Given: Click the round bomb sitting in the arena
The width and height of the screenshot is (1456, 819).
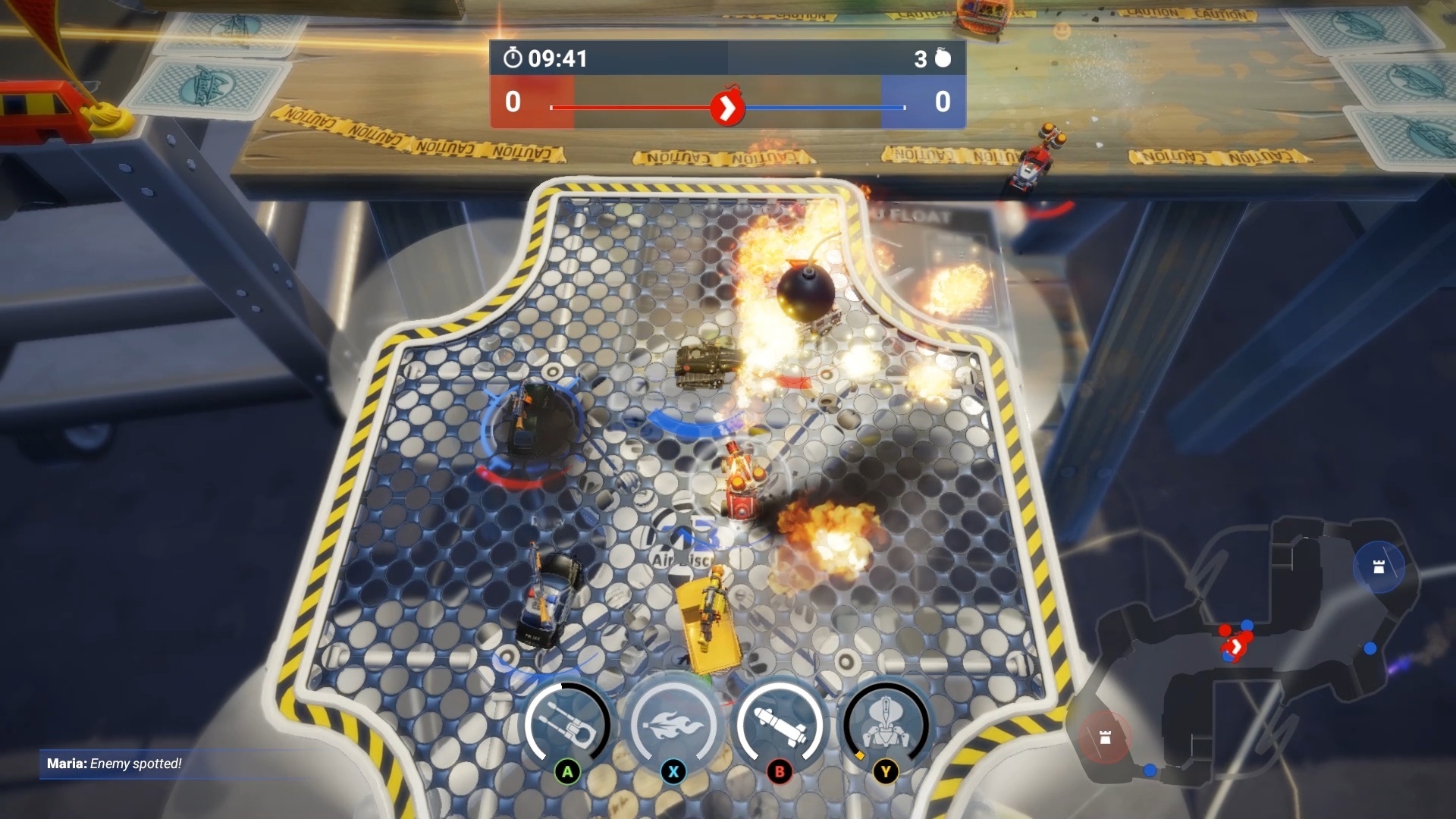Looking at the screenshot, I should [805, 292].
